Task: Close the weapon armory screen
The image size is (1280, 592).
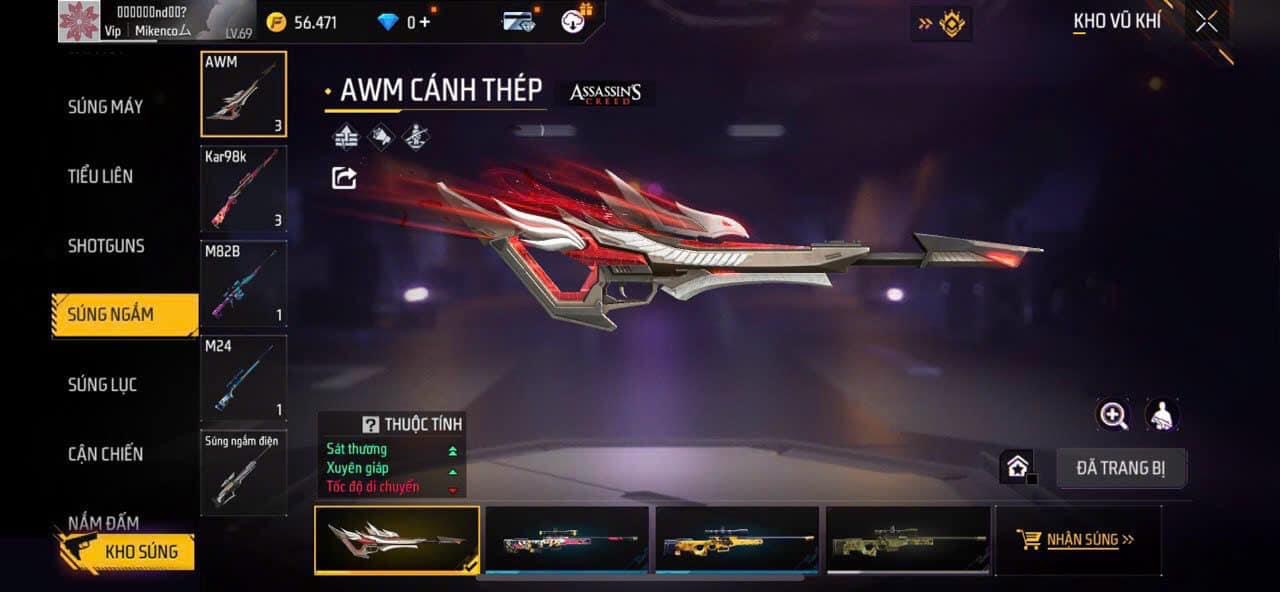Action: [x=1207, y=22]
